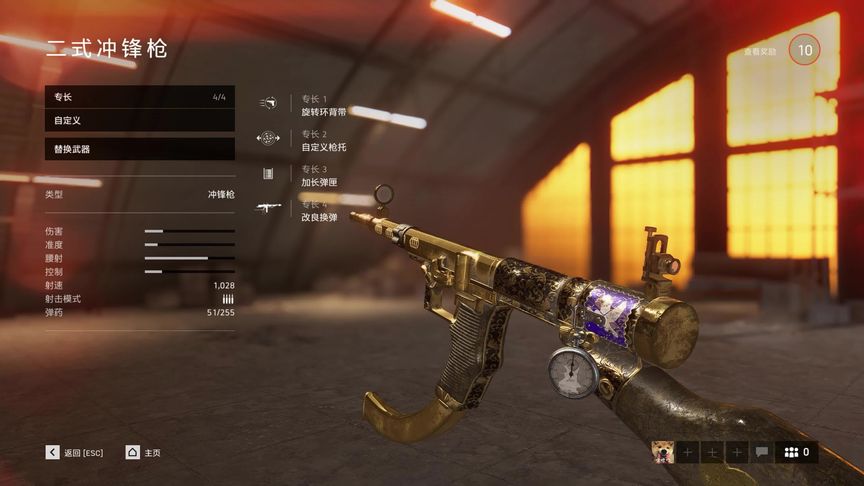This screenshot has width=864, height=486.
Task: Select the 自定义 customize option
Action: tap(139, 120)
